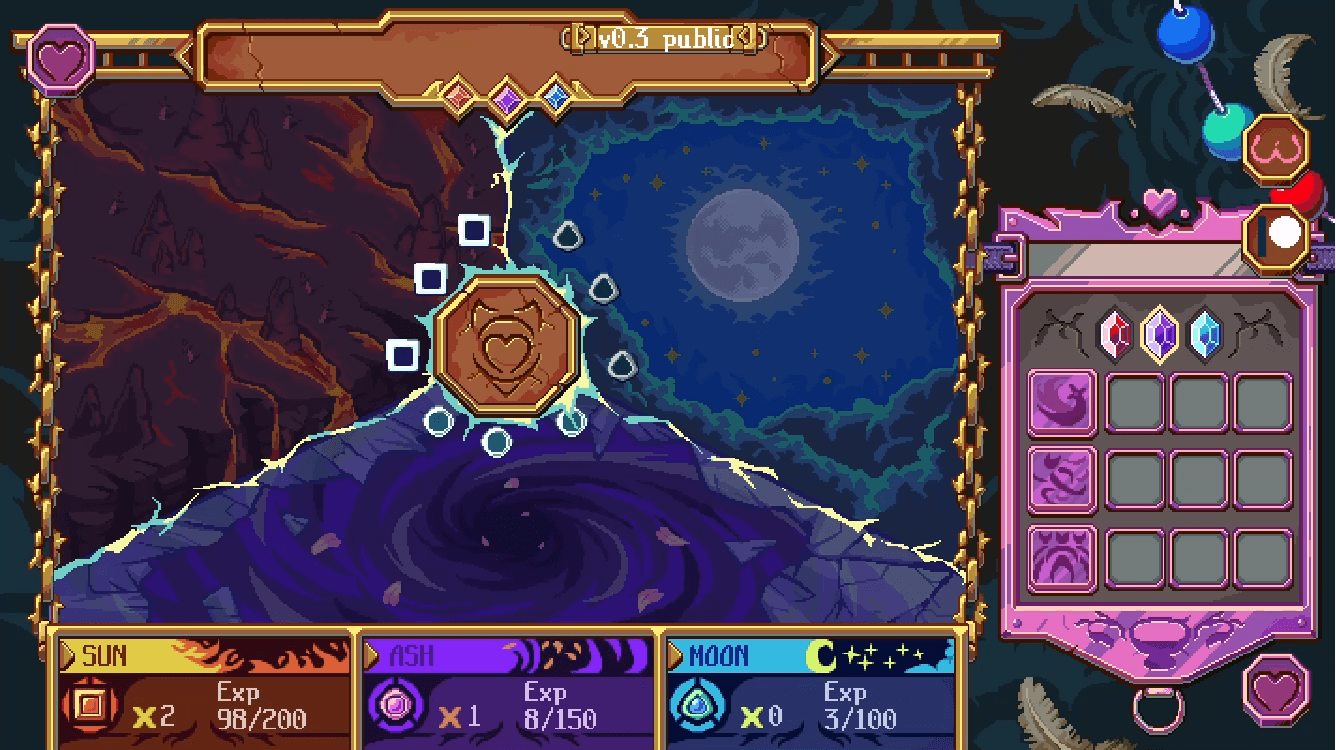
Task: Select the purple arch-patterned skill slot
Action: pos(1062,559)
